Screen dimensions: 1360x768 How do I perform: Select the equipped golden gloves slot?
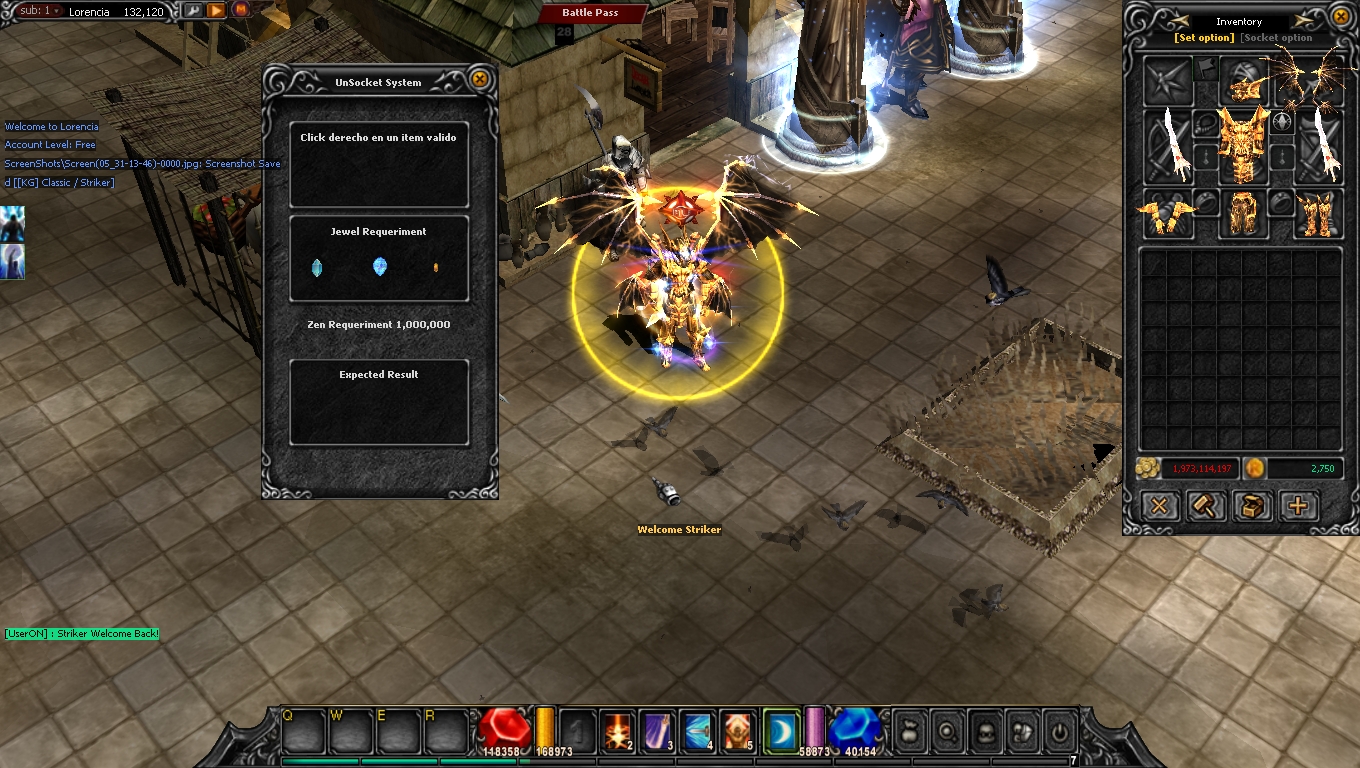pyautogui.click(x=1168, y=212)
